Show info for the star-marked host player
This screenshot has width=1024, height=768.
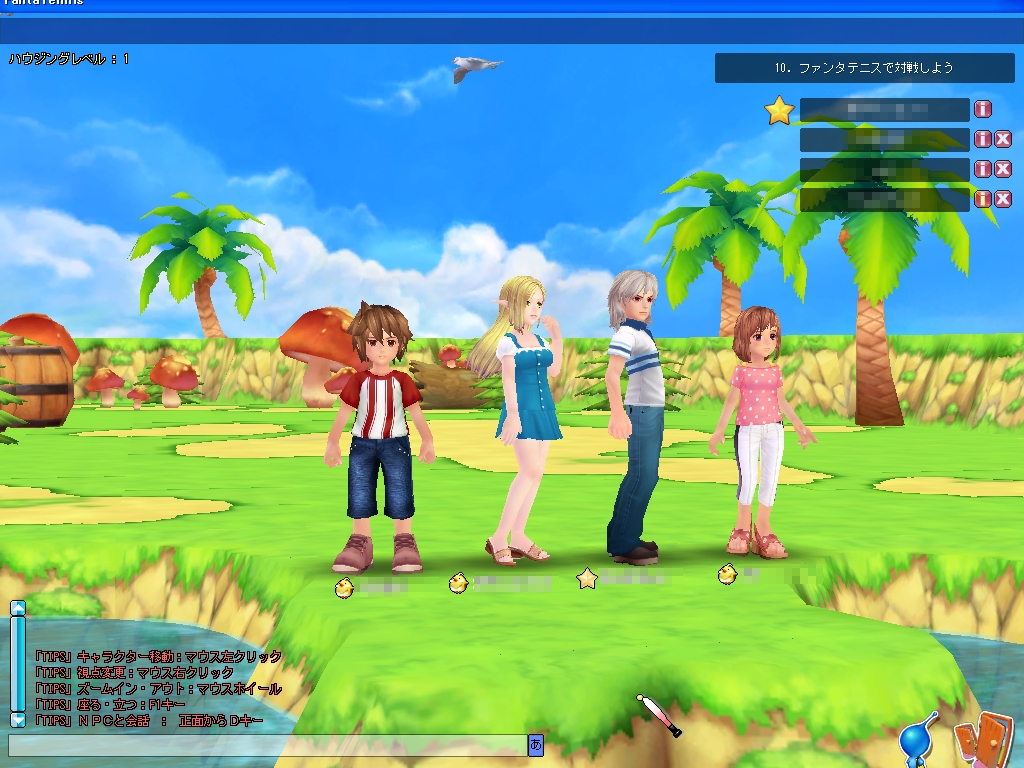(x=983, y=109)
